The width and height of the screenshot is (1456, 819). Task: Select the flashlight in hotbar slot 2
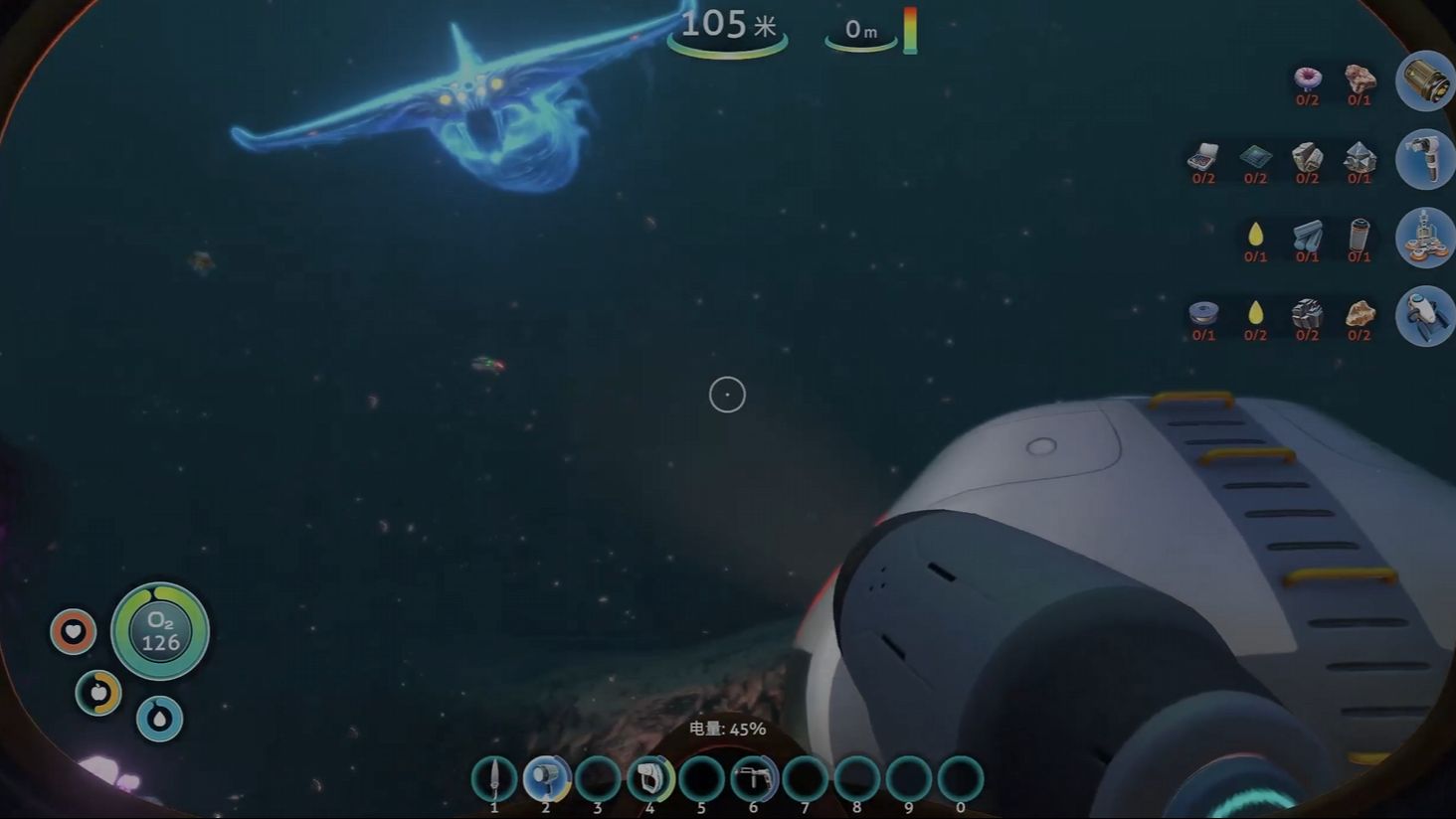click(546, 778)
